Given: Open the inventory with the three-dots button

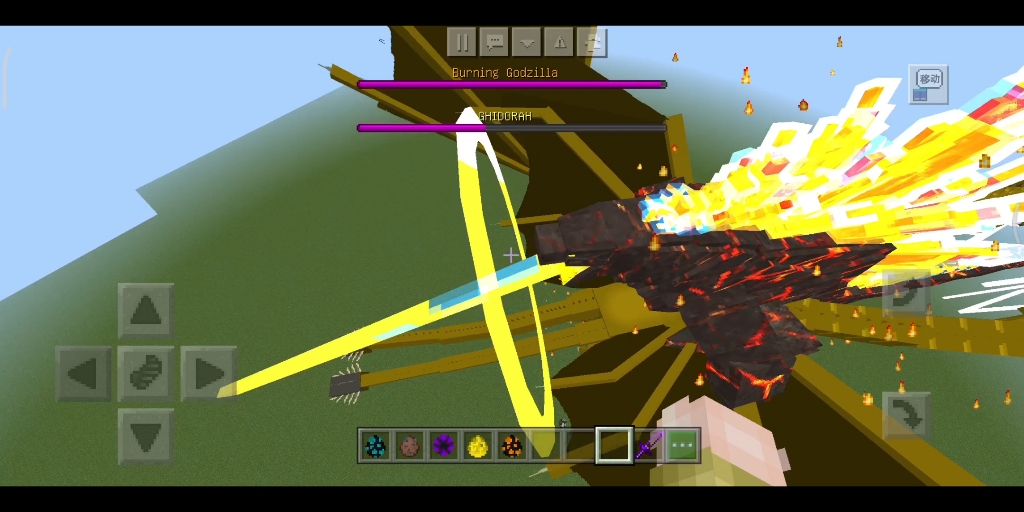Looking at the screenshot, I should click(683, 446).
